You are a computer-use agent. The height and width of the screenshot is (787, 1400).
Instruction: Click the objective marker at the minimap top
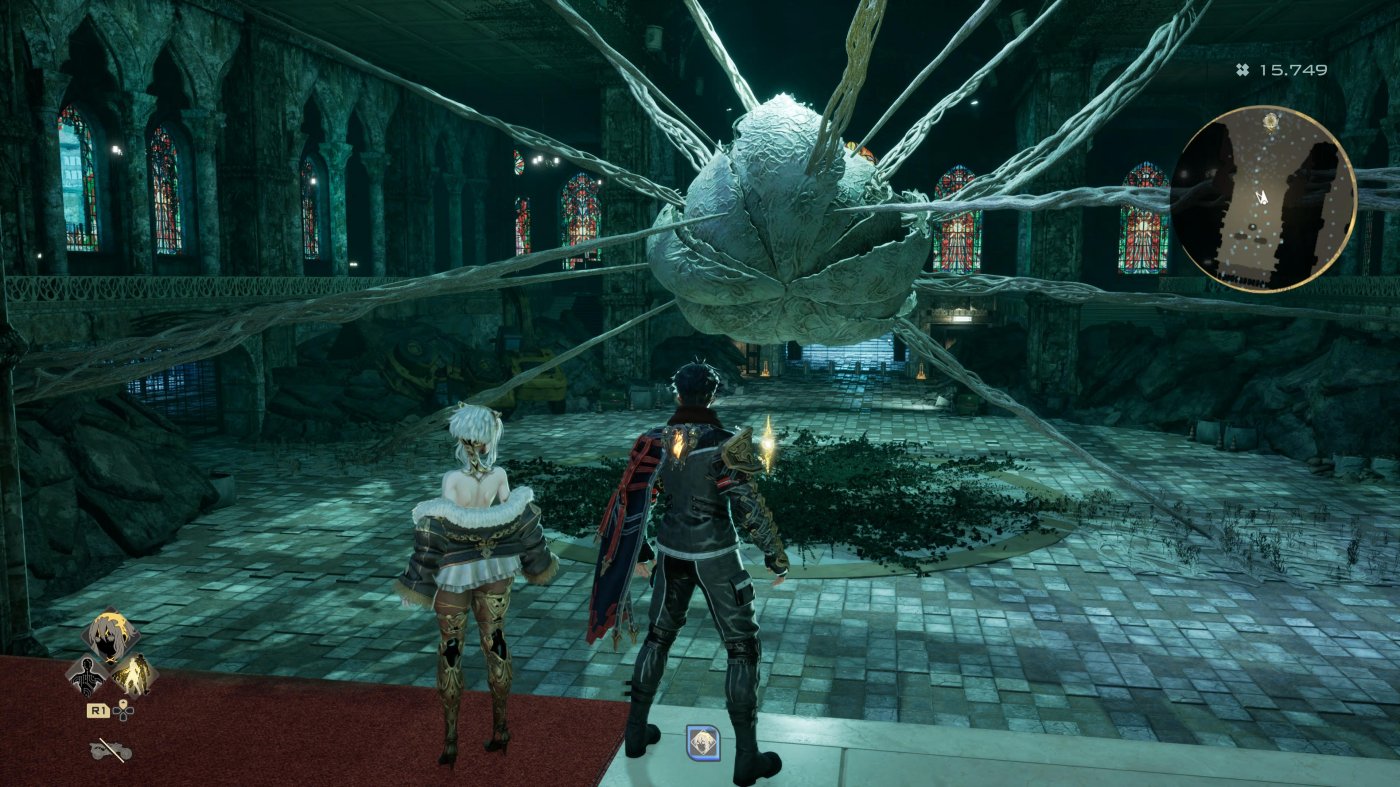click(1271, 122)
